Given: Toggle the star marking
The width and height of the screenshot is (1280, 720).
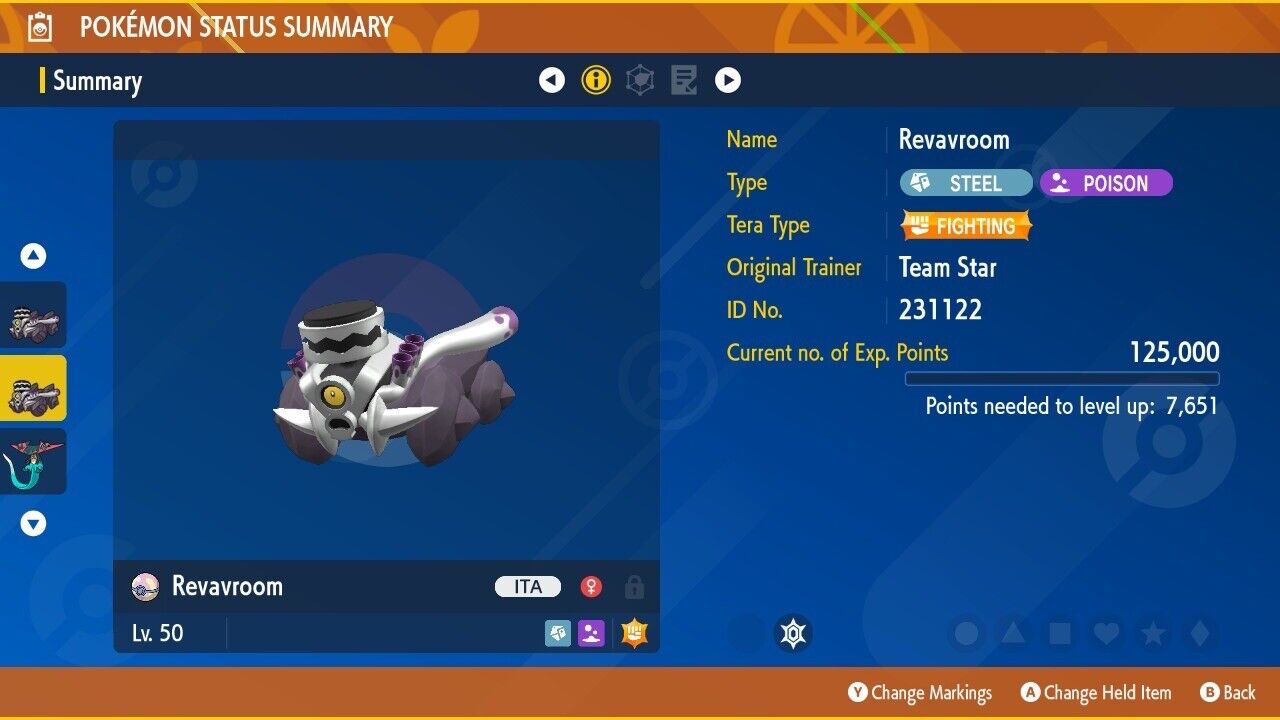Looking at the screenshot, I should (1152, 633).
